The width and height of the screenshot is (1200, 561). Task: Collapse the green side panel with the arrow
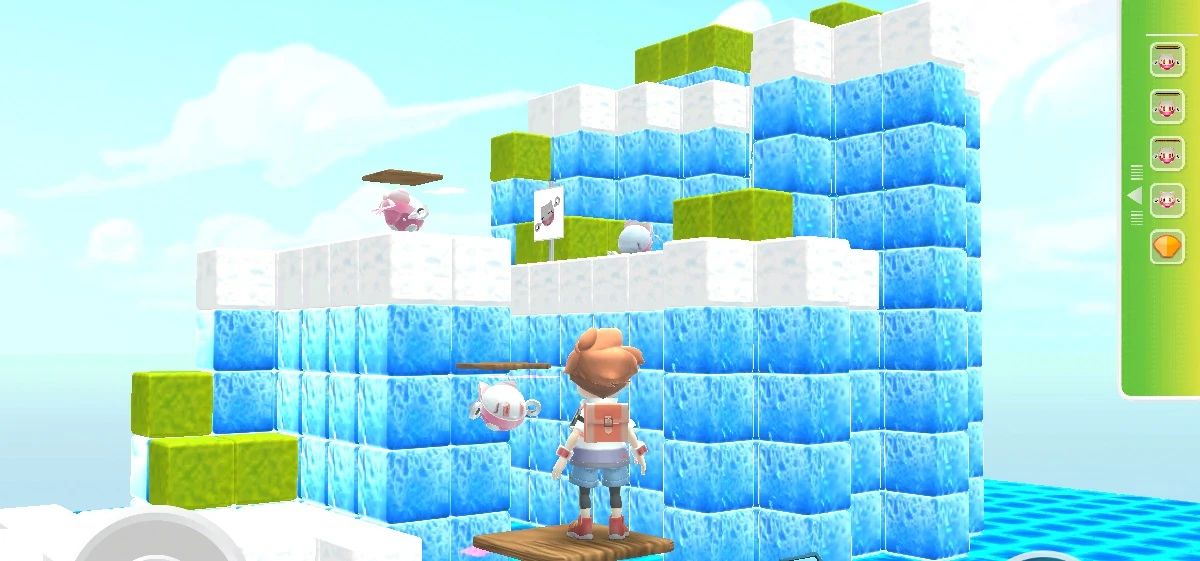[x=1135, y=195]
